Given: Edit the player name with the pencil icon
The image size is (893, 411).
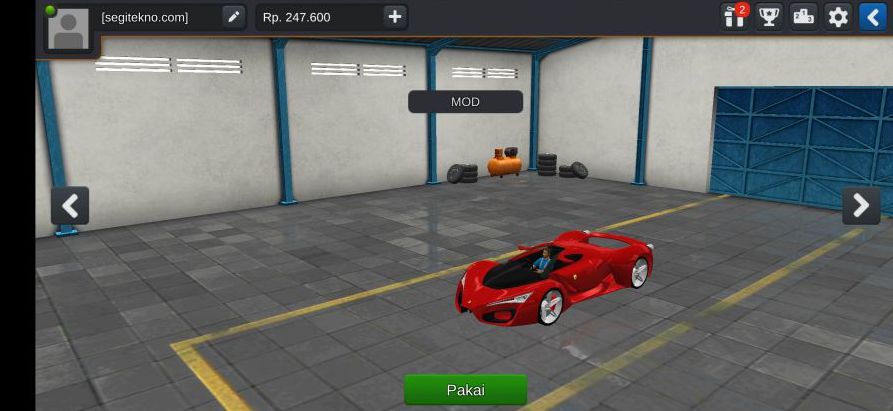Looking at the screenshot, I should (x=233, y=17).
